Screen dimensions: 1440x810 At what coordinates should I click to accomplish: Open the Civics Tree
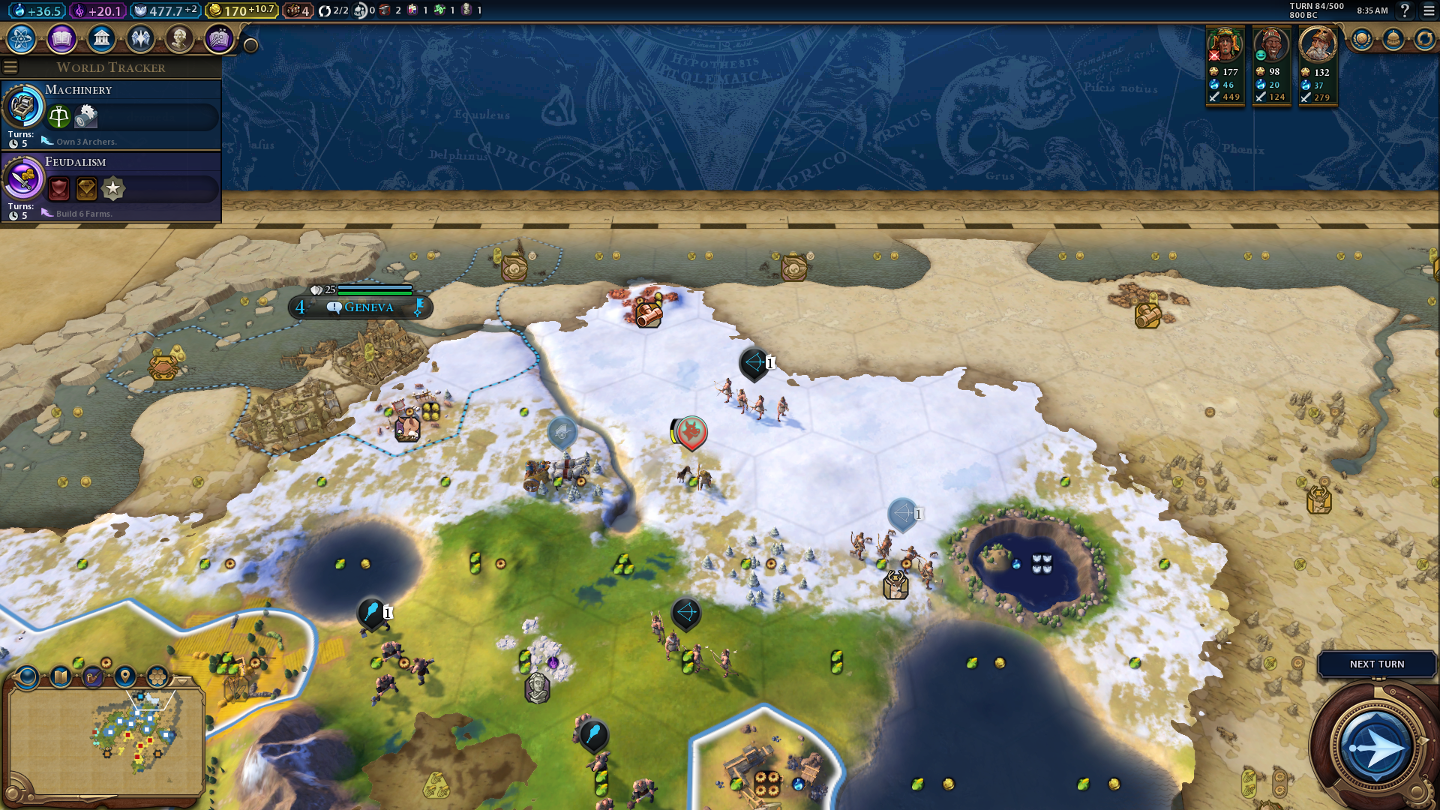tap(62, 39)
